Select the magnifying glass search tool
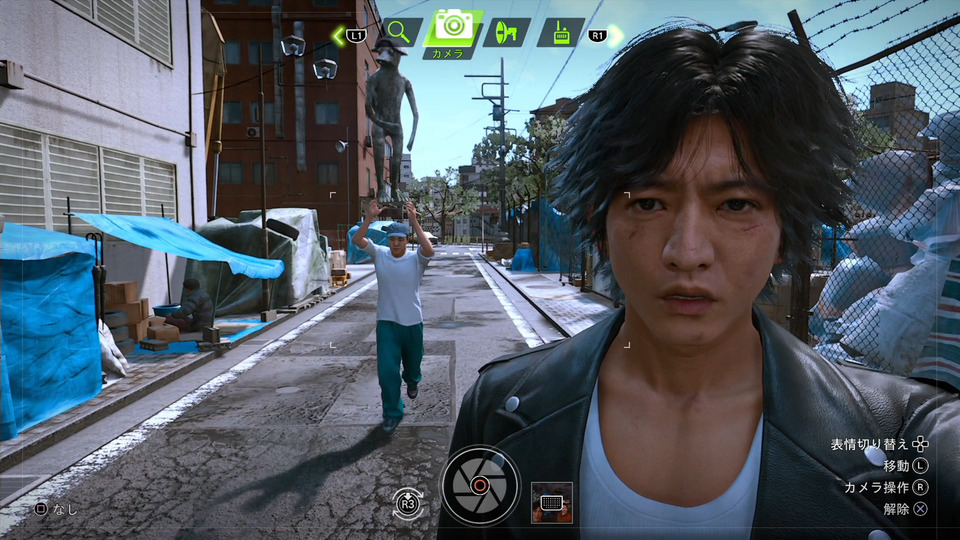960x540 pixels. tap(398, 32)
